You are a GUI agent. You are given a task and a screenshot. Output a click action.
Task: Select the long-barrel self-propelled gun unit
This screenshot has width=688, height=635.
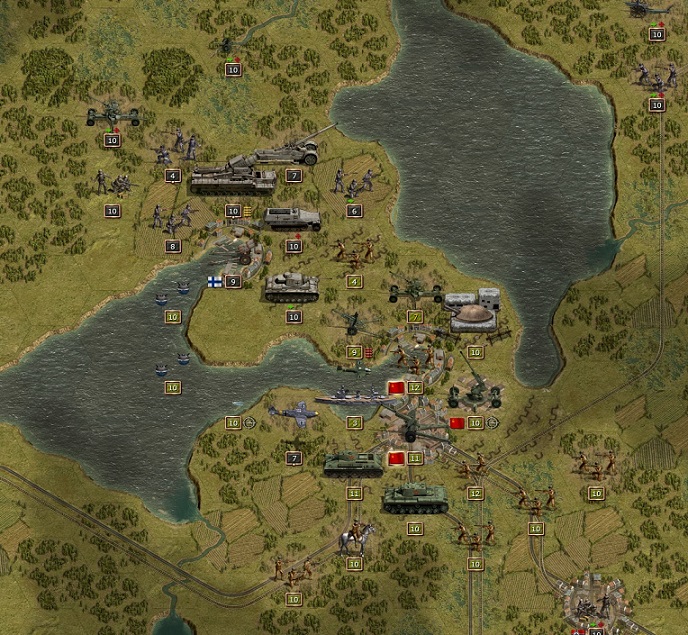click(290, 150)
